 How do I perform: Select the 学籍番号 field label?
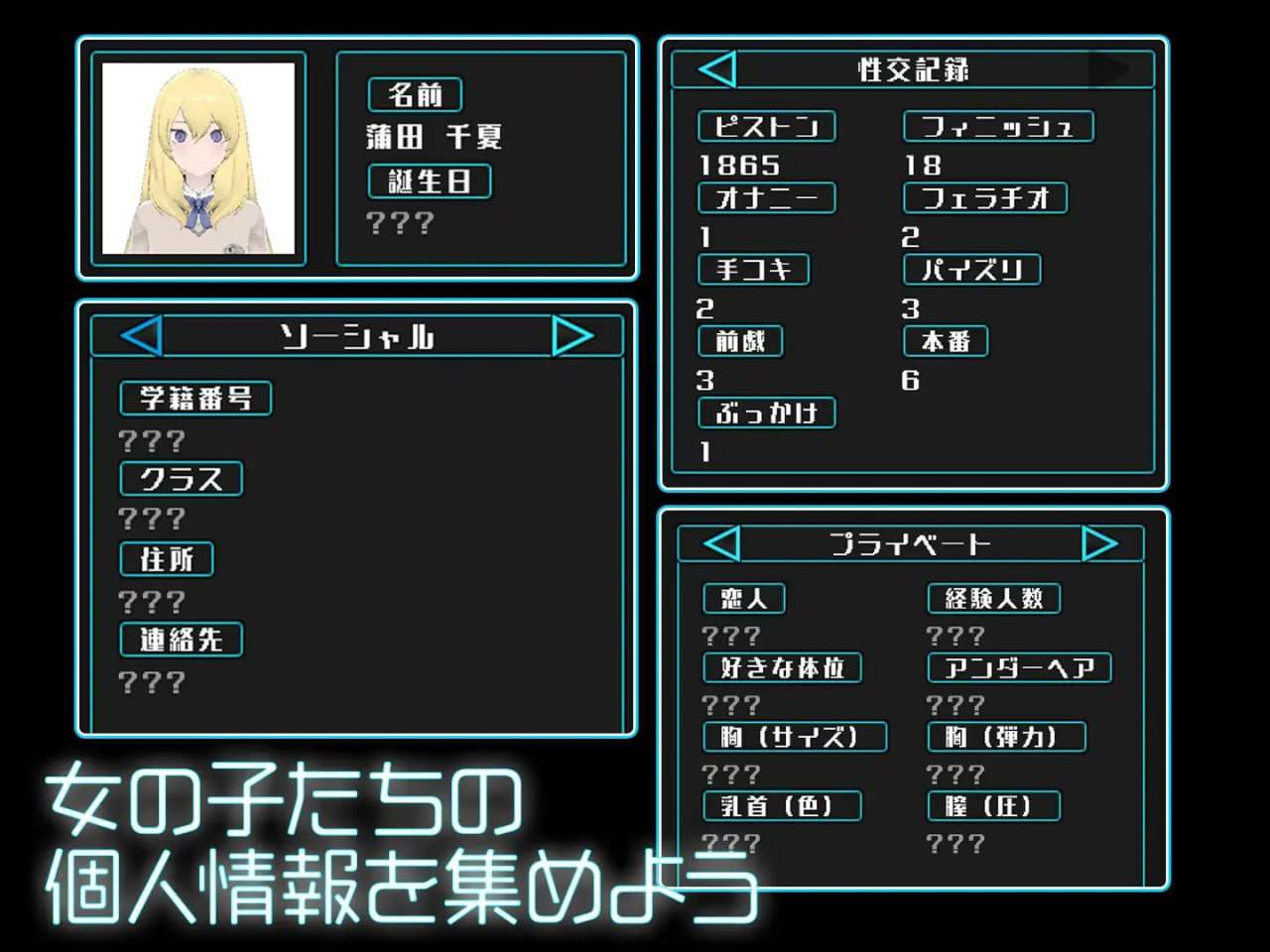tap(194, 399)
